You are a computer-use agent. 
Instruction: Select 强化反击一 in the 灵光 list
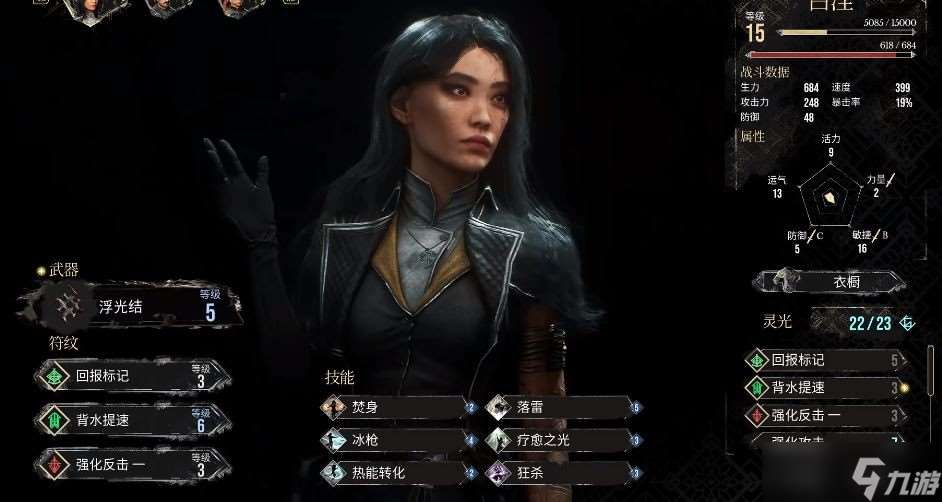[x=826, y=415]
